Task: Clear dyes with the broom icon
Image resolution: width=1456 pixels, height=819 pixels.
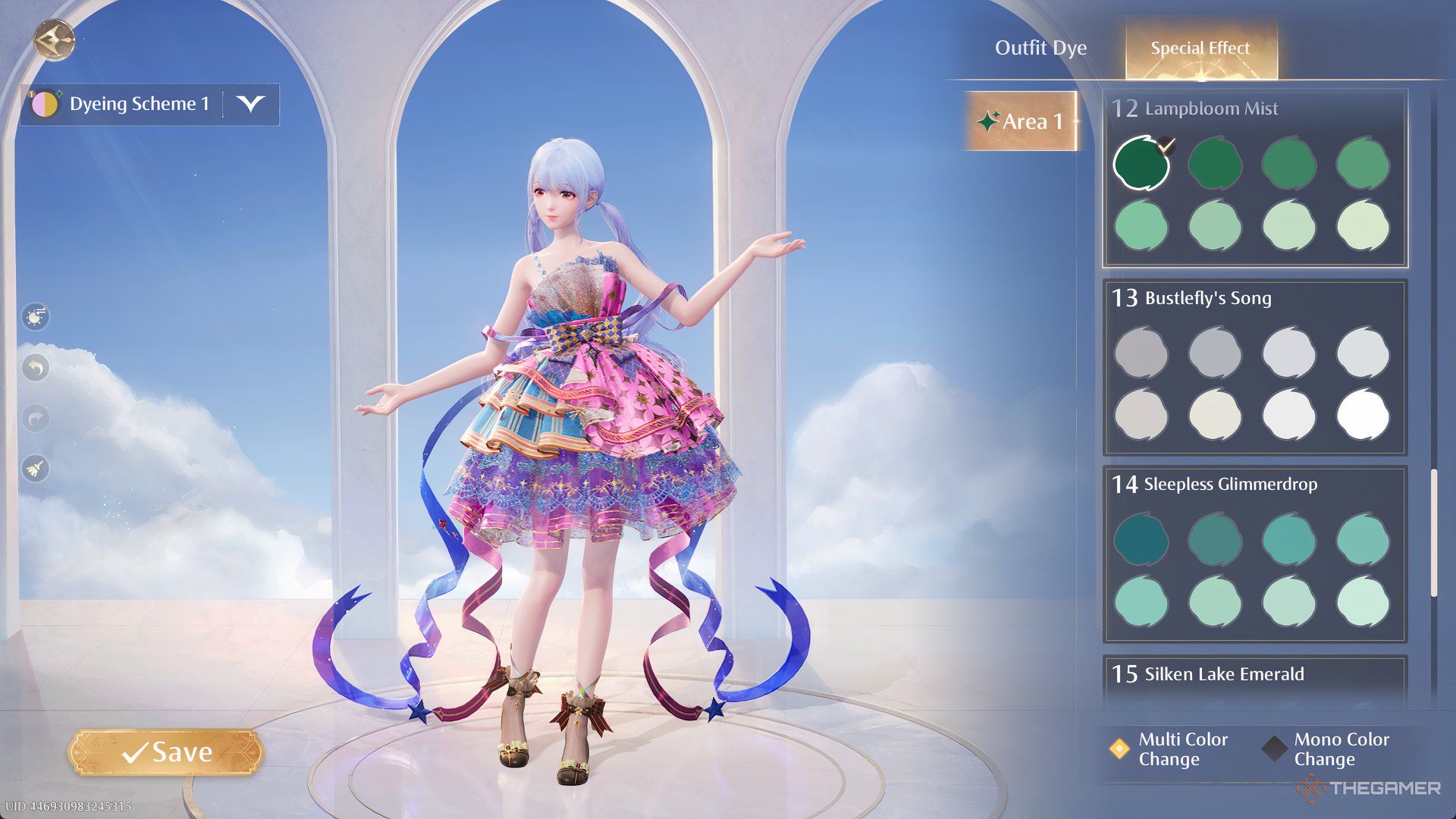Action: [36, 469]
